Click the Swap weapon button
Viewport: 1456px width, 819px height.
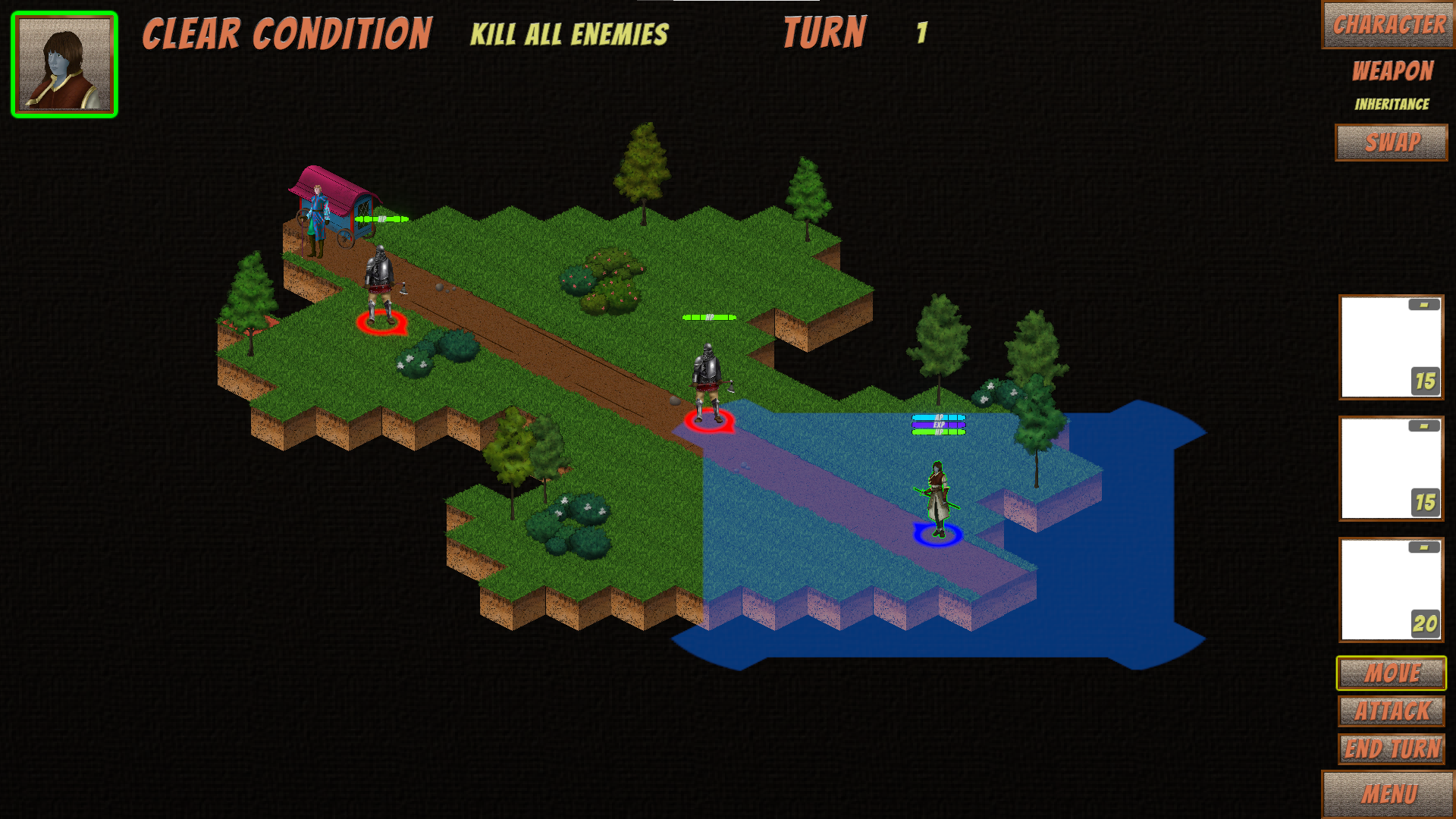click(1392, 143)
